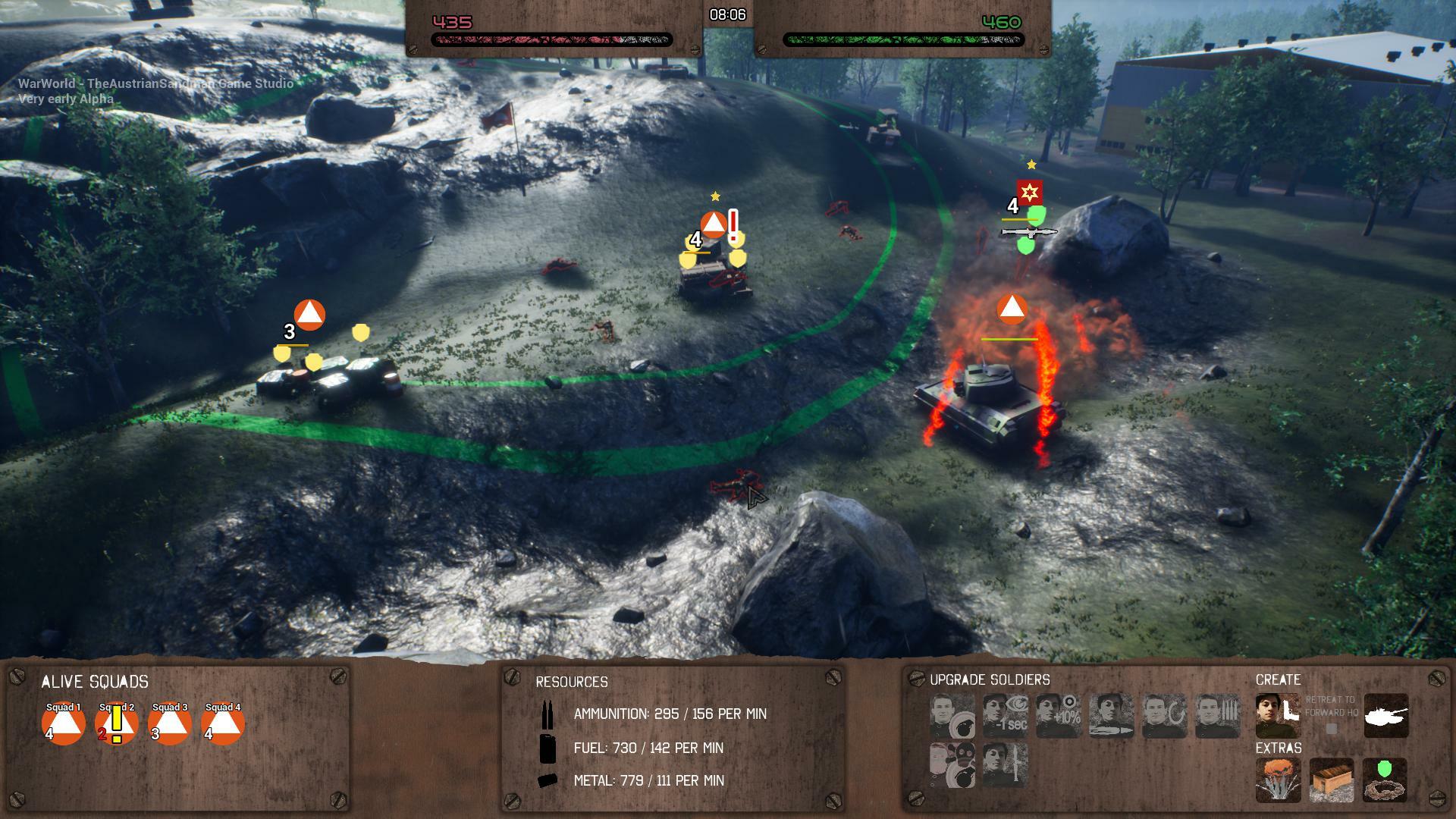The width and height of the screenshot is (1456, 819).
Task: Apply the -1 sec reload time upgrade
Action: [x=1006, y=715]
